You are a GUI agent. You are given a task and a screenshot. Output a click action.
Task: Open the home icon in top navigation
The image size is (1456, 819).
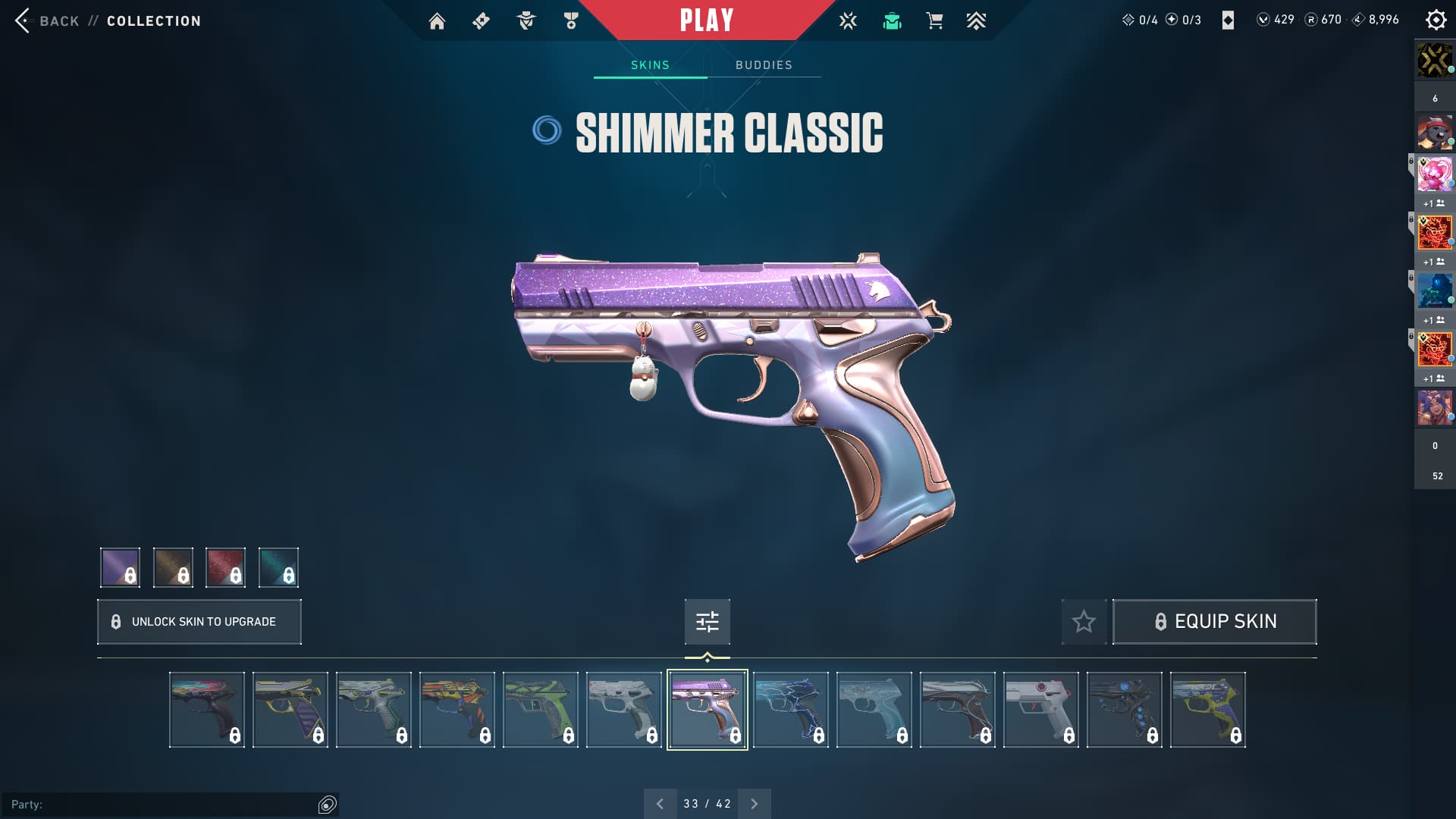click(x=437, y=21)
